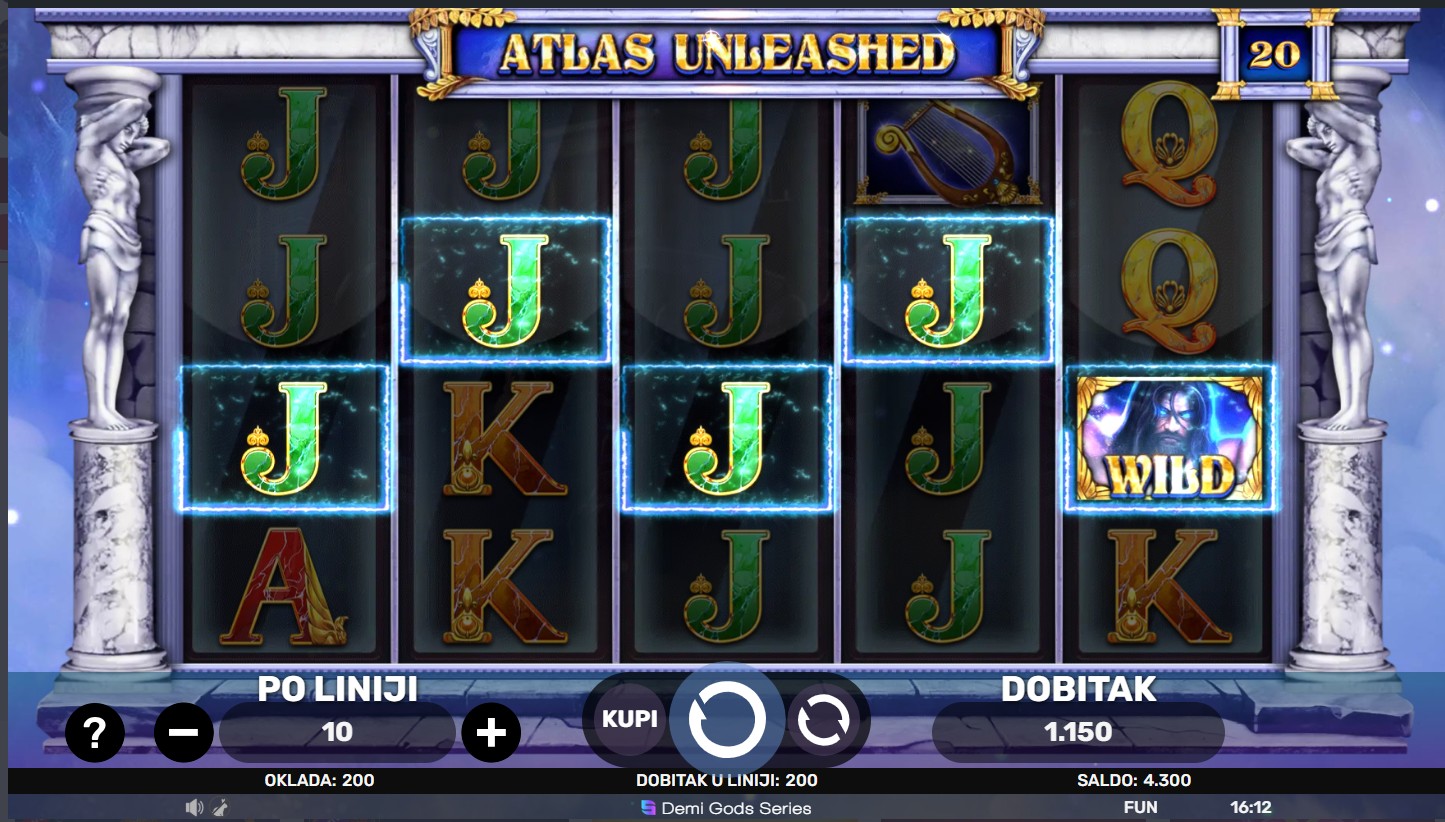Open the Demi Gods Series link
This screenshot has width=1445, height=822.
tap(726, 808)
